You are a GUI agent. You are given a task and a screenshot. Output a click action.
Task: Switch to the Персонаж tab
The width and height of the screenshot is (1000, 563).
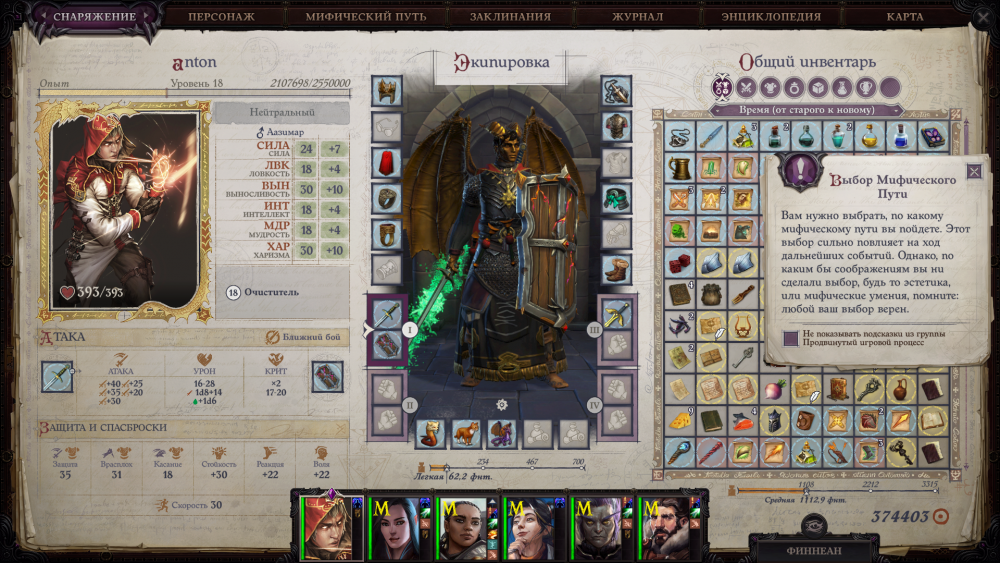(x=224, y=16)
